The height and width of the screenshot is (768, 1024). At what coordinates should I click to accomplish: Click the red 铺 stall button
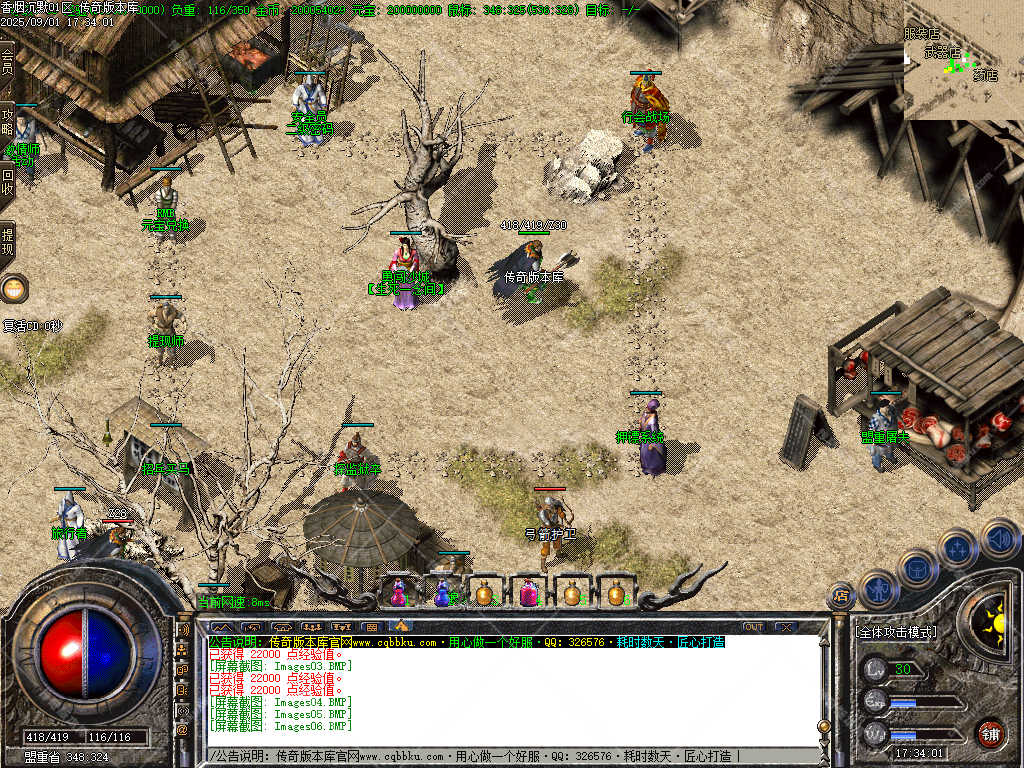(990, 732)
